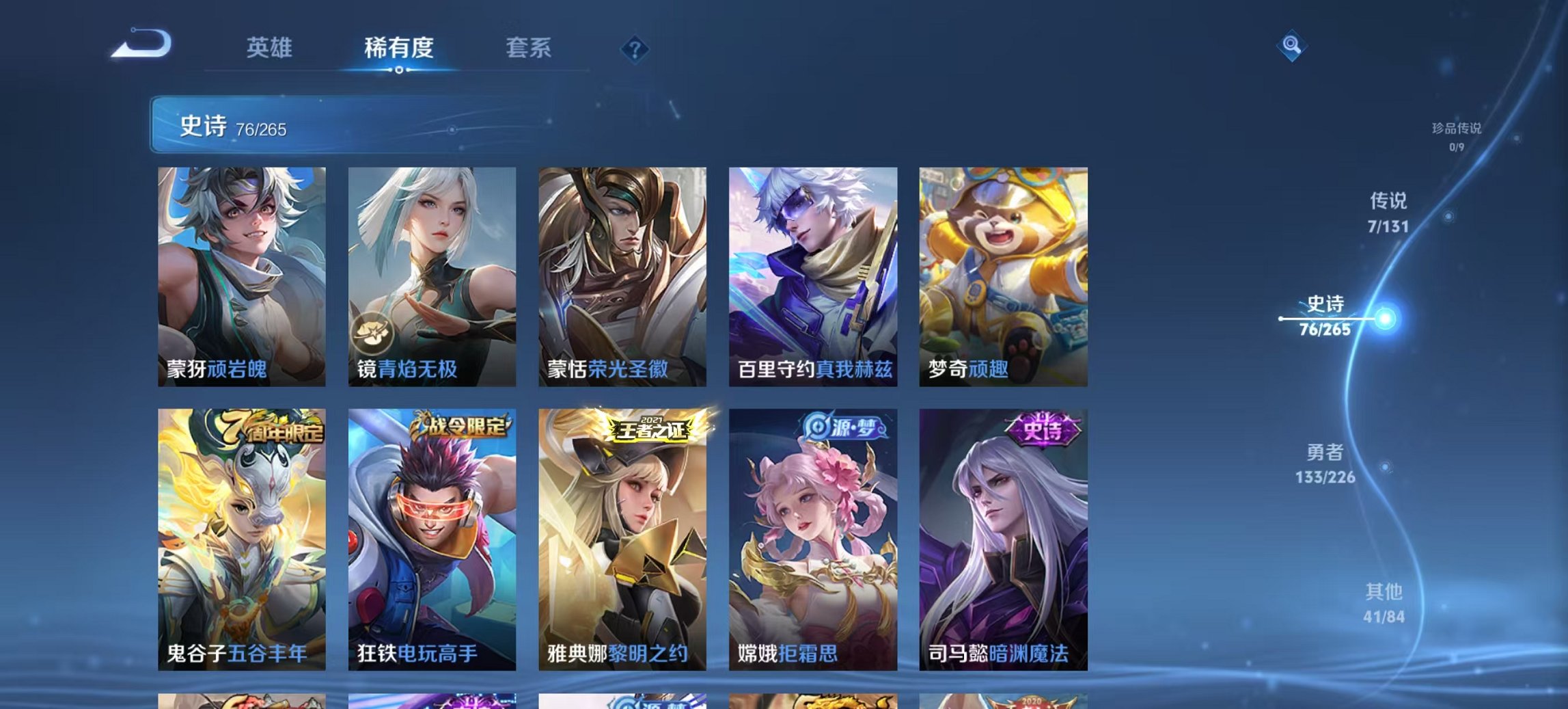Open the 百里守约真我赫兹 skin thumbnail
Screen dimensions: 1568x709
click(813, 267)
